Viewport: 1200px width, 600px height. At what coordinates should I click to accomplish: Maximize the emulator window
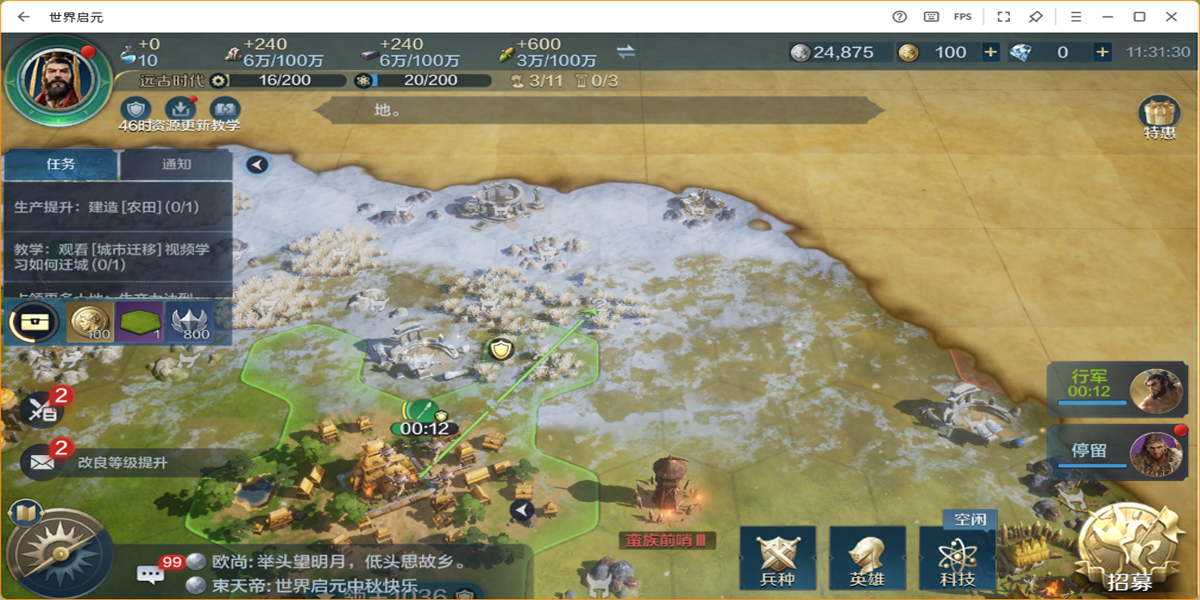click(x=1139, y=17)
